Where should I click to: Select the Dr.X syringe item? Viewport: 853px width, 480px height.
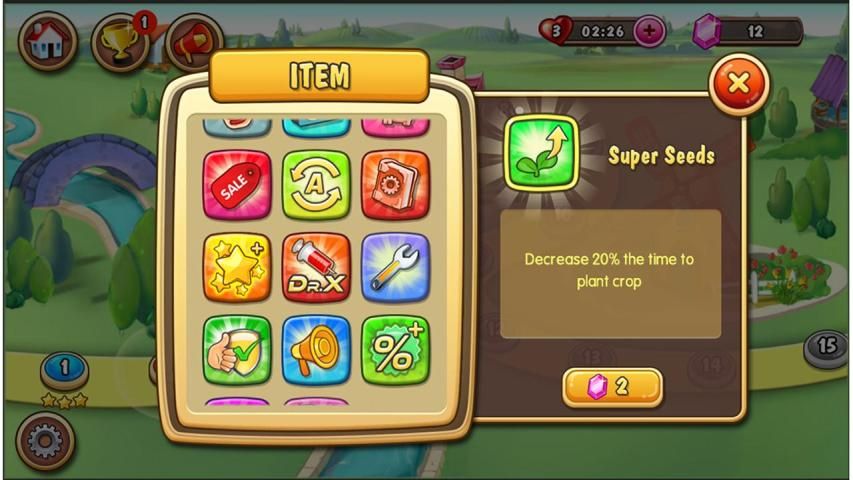click(316, 267)
